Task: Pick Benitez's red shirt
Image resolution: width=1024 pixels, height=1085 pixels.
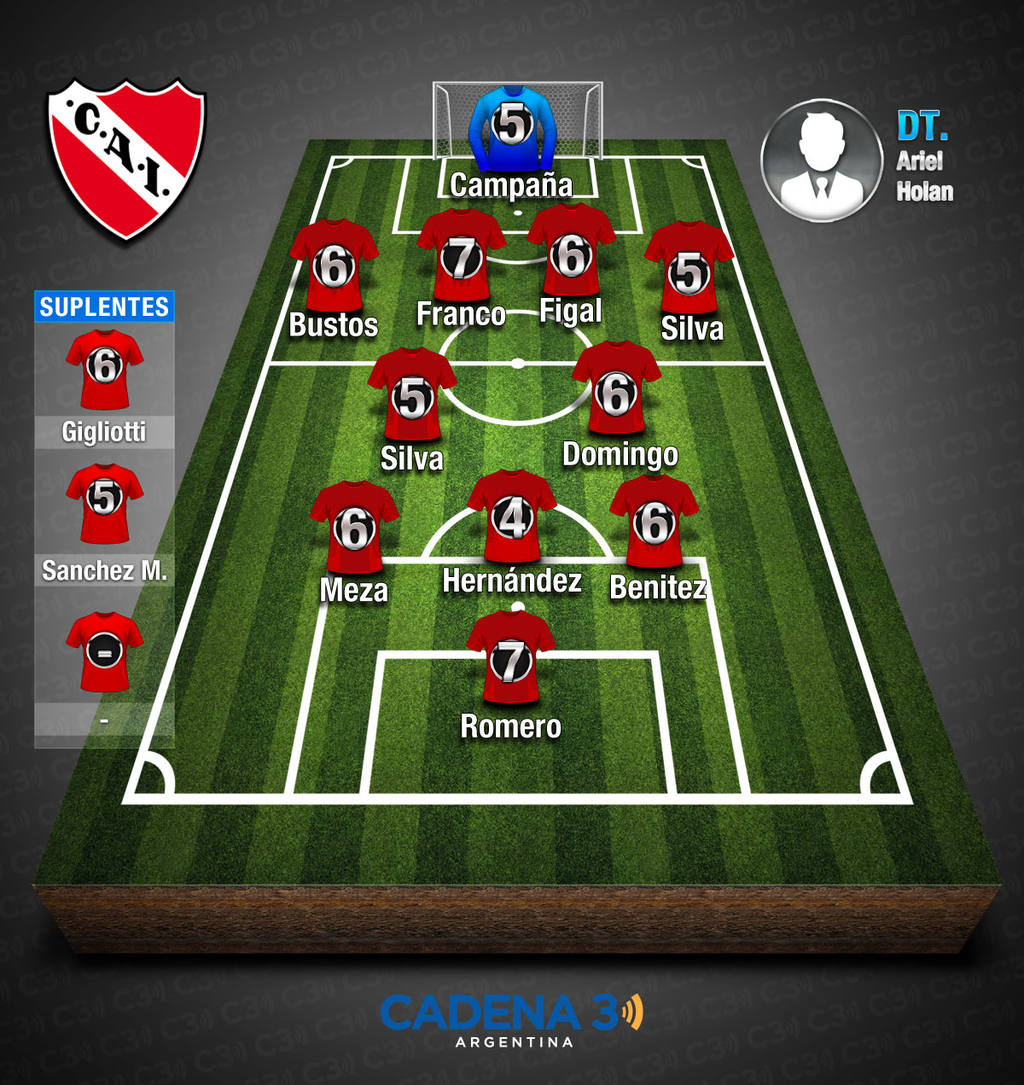Action: pyautogui.click(x=654, y=521)
